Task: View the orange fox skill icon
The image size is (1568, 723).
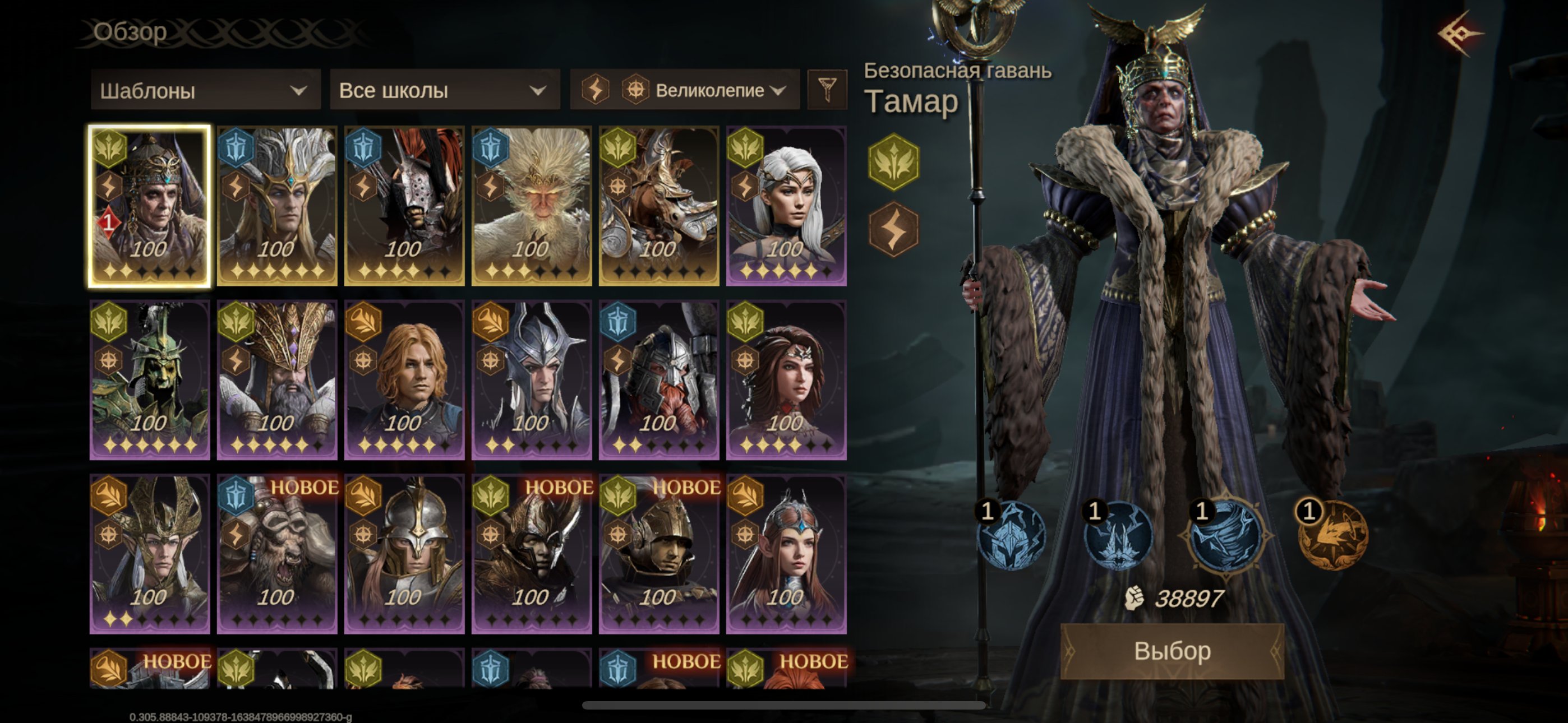Action: point(1333,536)
